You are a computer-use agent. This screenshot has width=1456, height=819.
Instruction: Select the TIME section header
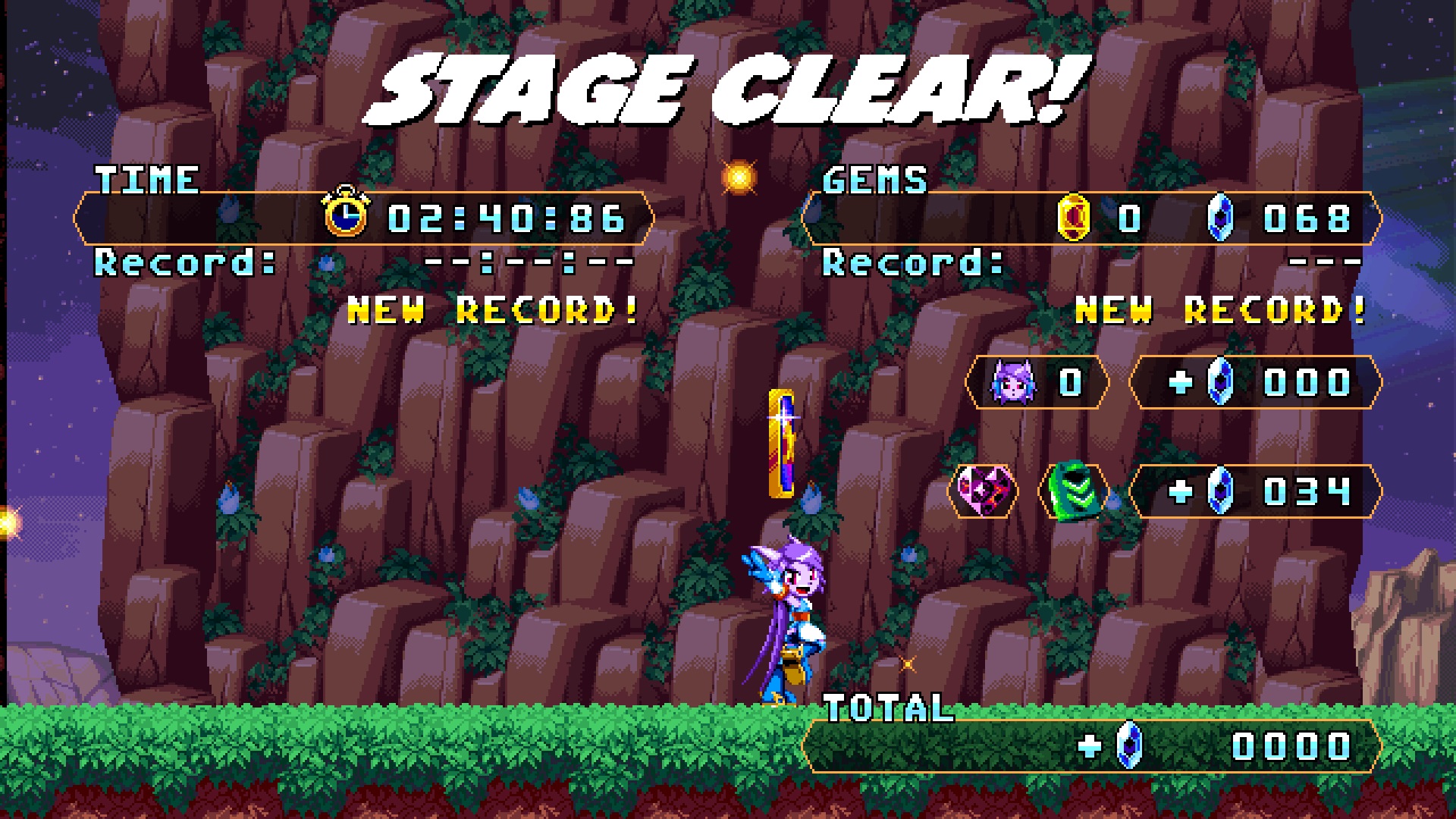click(146, 180)
